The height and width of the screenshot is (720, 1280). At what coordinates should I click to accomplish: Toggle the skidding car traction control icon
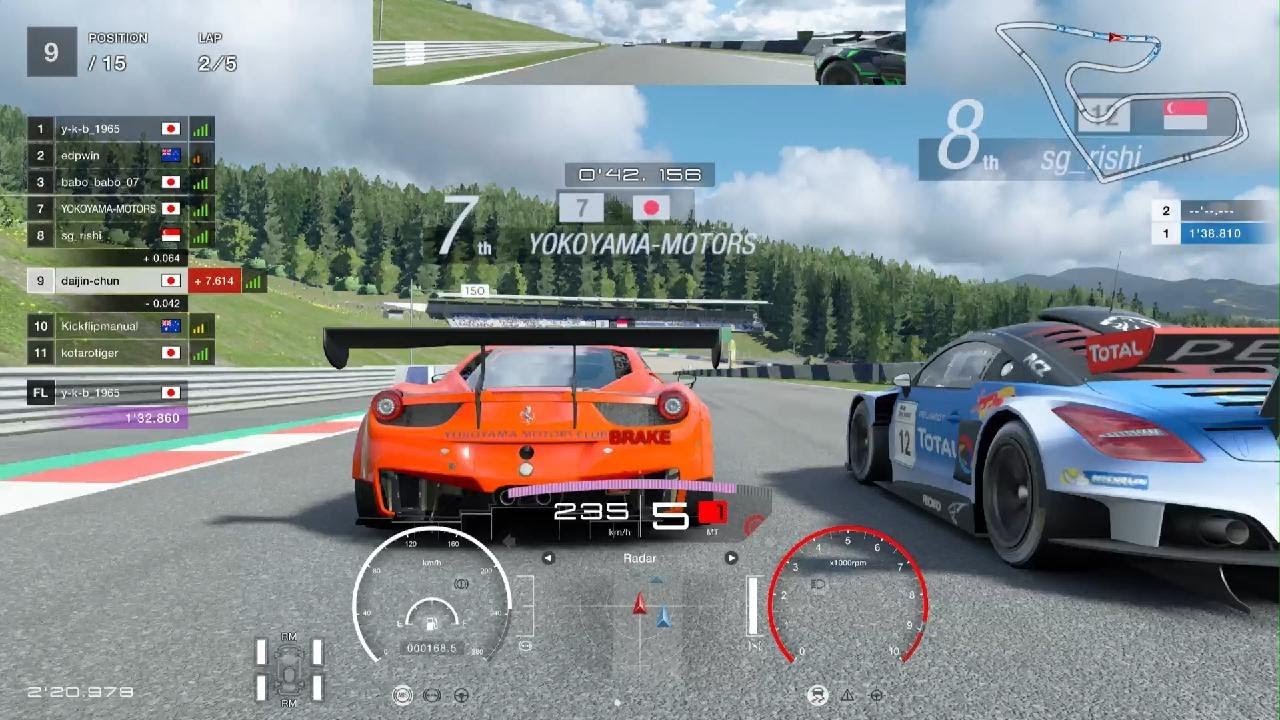817,695
